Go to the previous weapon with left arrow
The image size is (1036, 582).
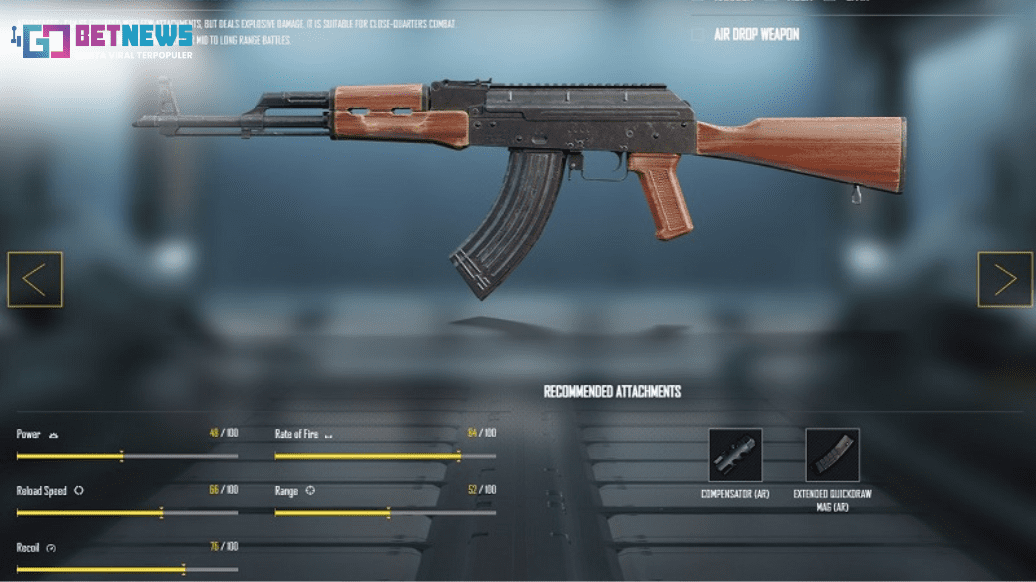point(35,279)
